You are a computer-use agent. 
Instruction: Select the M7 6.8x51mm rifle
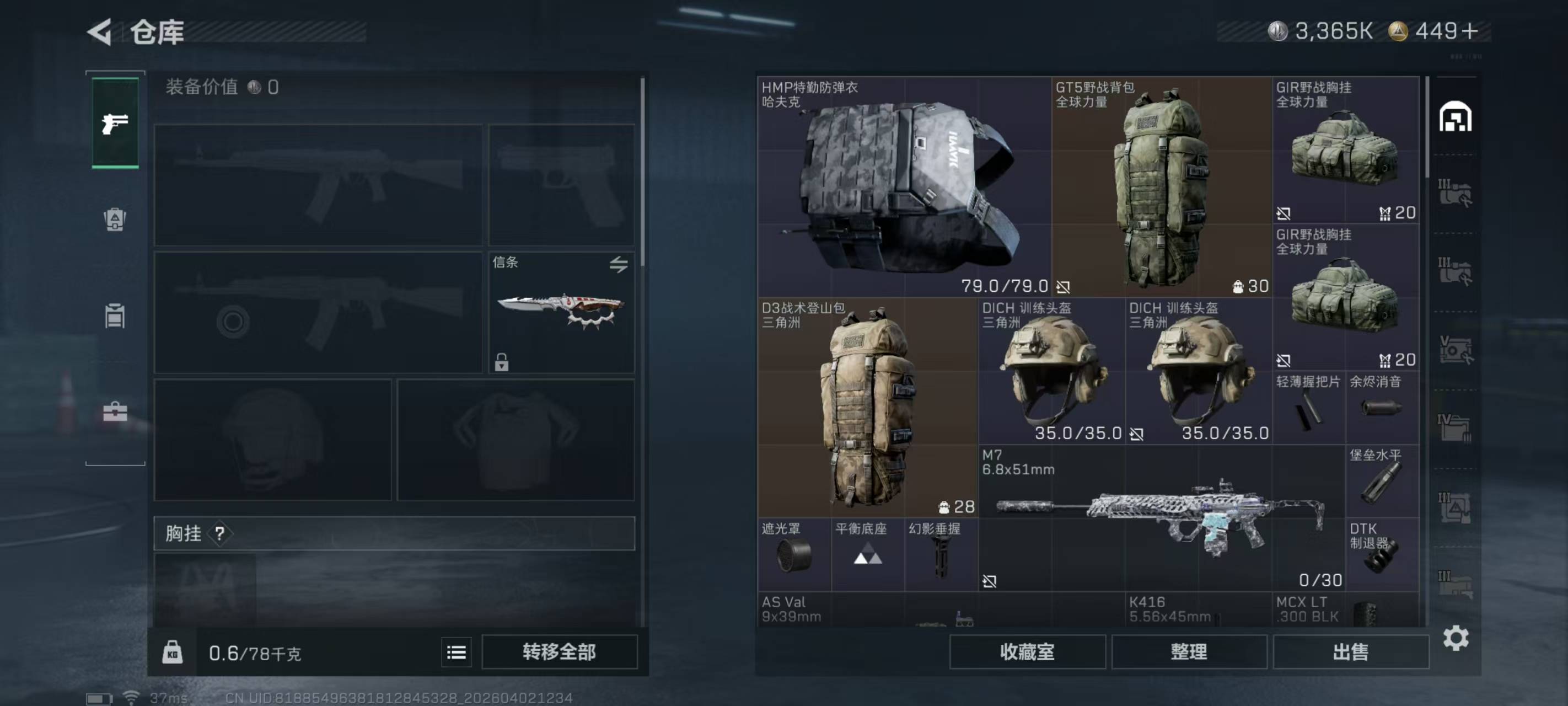[x=1161, y=518]
